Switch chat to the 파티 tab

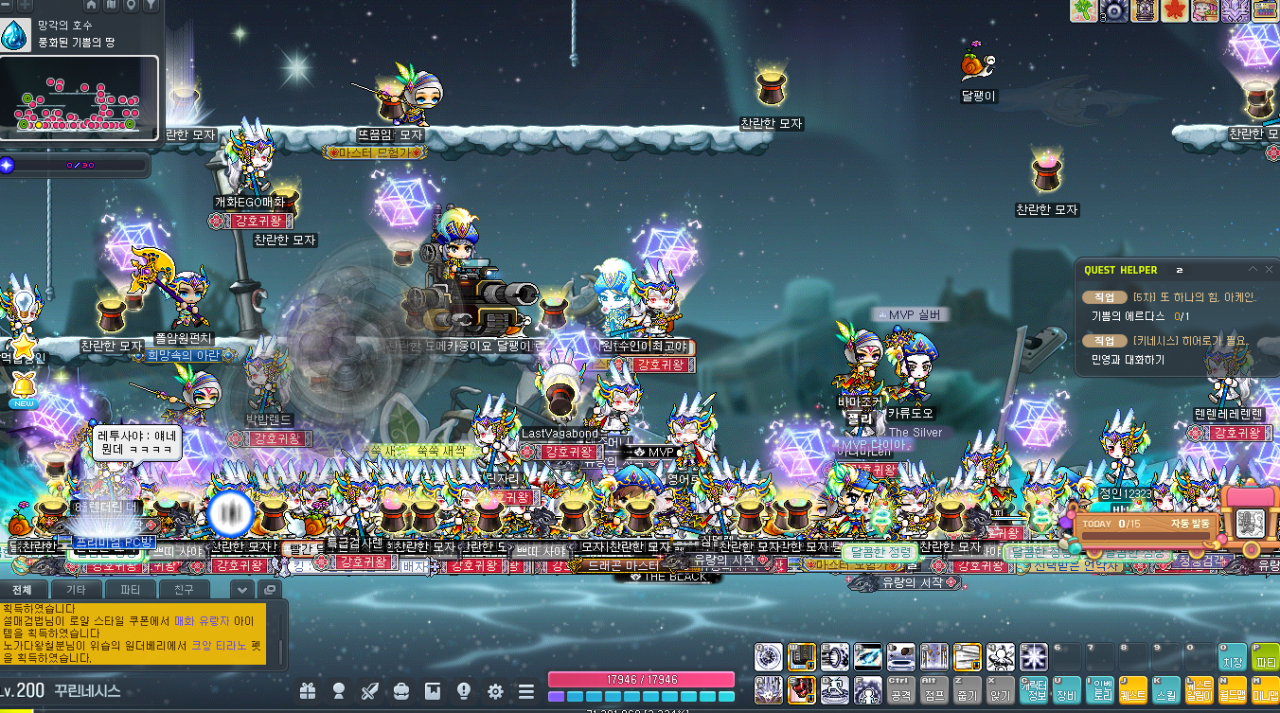click(131, 590)
